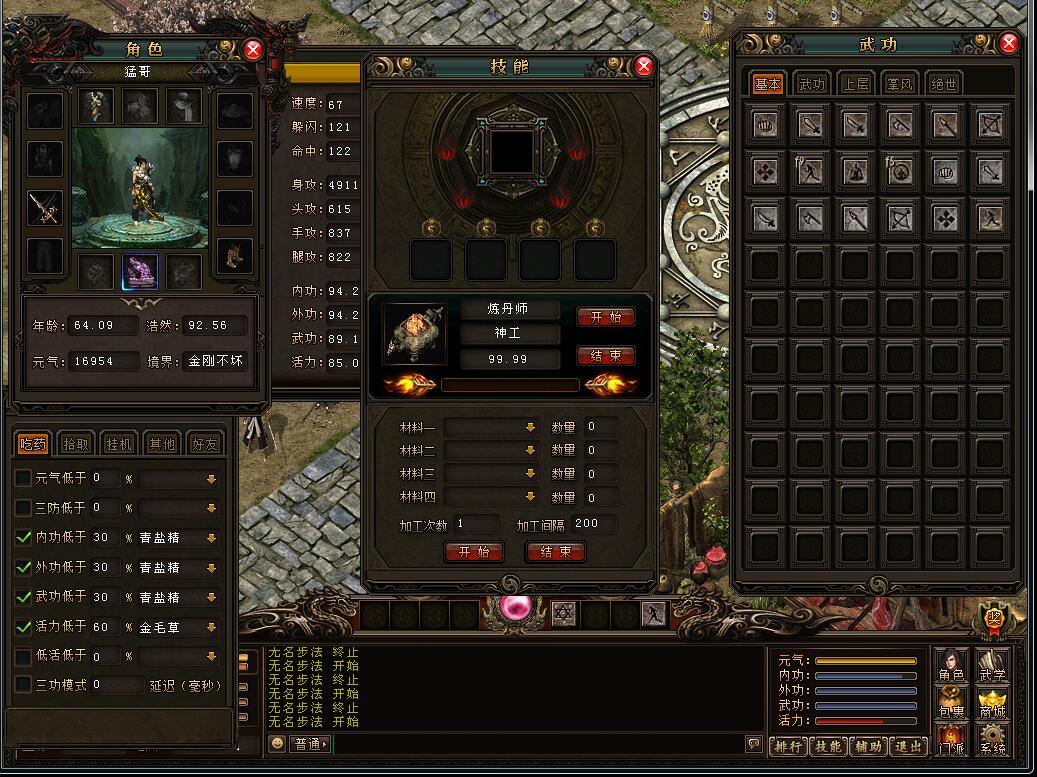Open the 挂机 auto-play tab
1037x777 pixels.
pyautogui.click(x=120, y=444)
